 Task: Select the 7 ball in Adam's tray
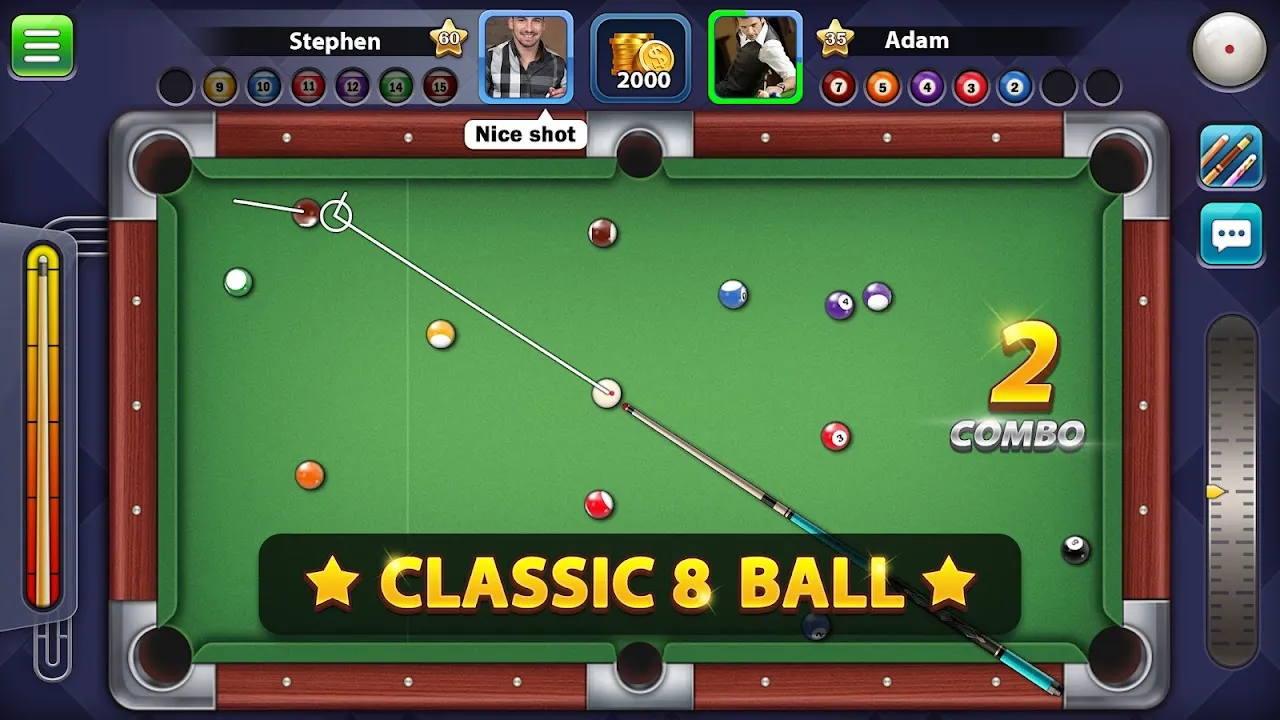point(837,86)
